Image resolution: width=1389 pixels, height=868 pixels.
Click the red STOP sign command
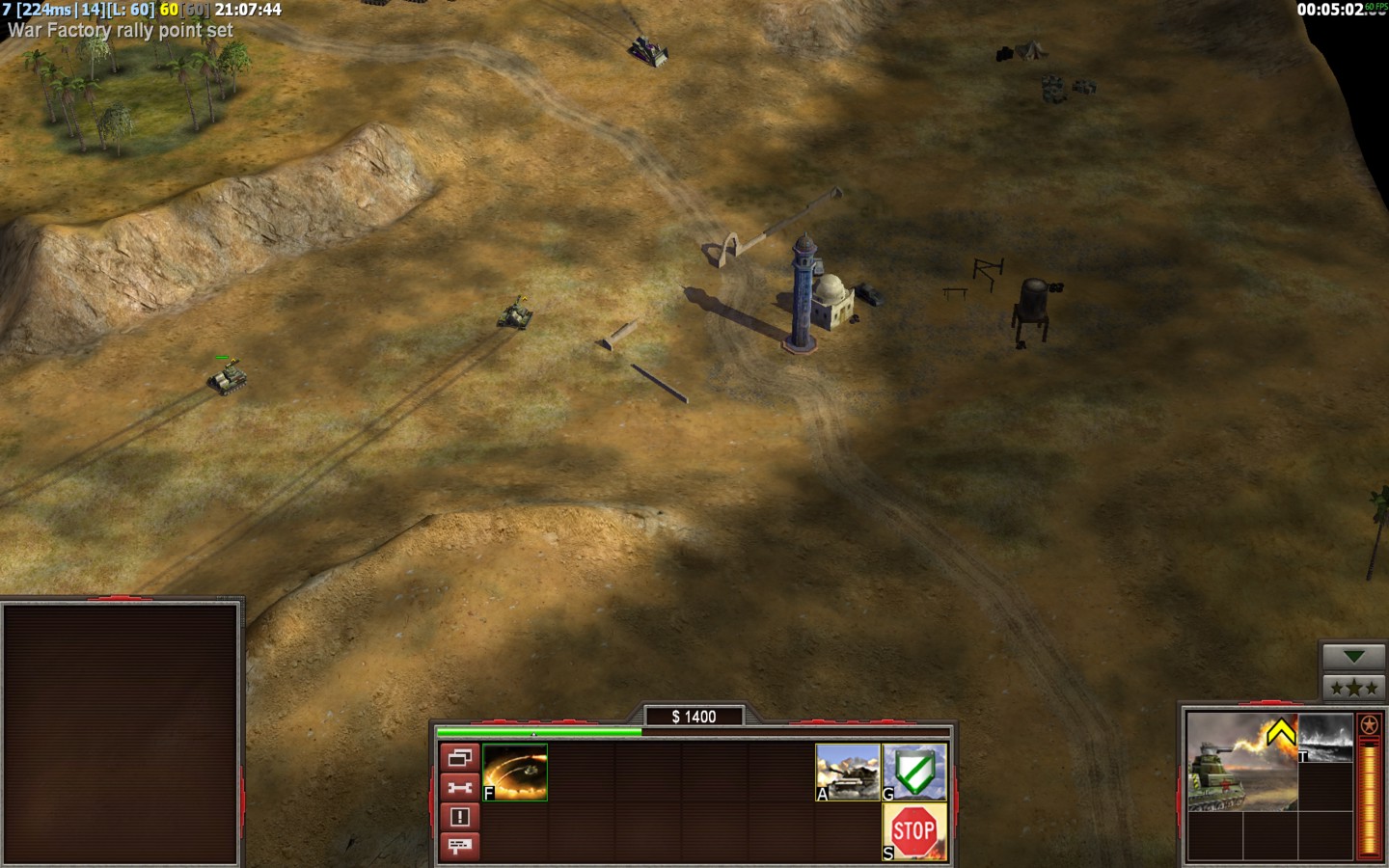point(914,831)
